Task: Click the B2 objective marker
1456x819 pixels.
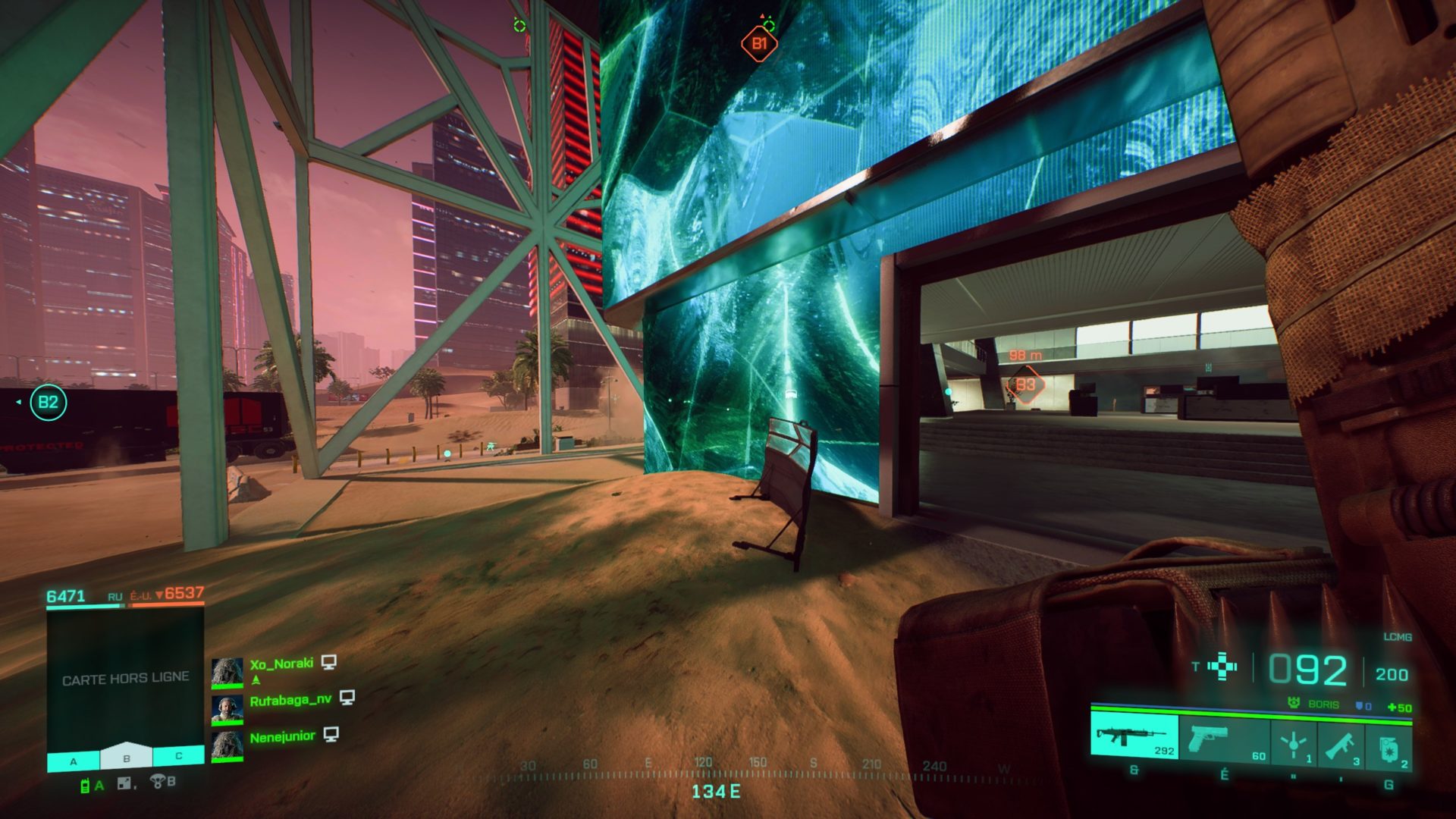Action: click(49, 402)
